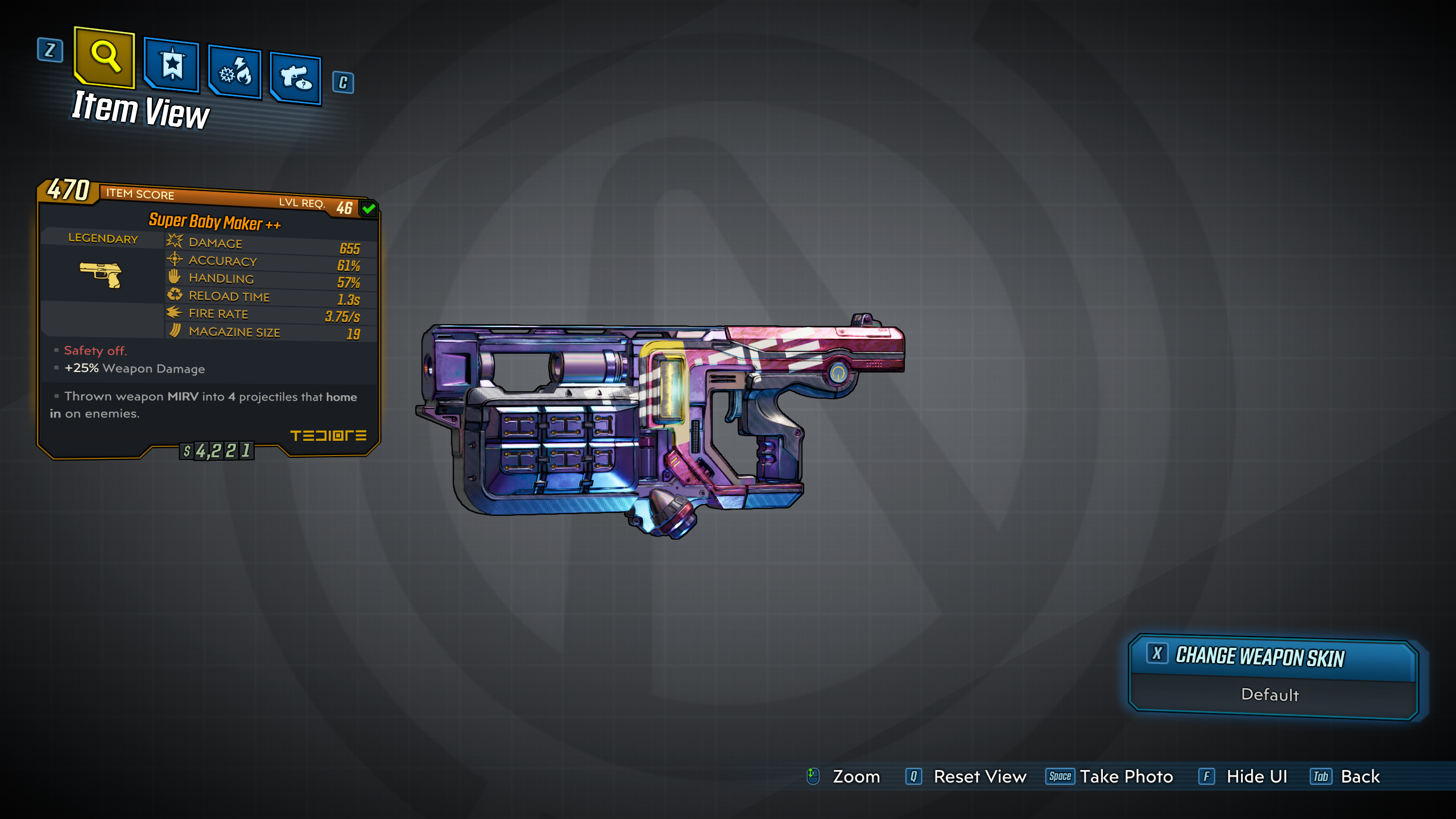Select the magnifying glass Item View tab
The image size is (1456, 819).
coord(105,57)
